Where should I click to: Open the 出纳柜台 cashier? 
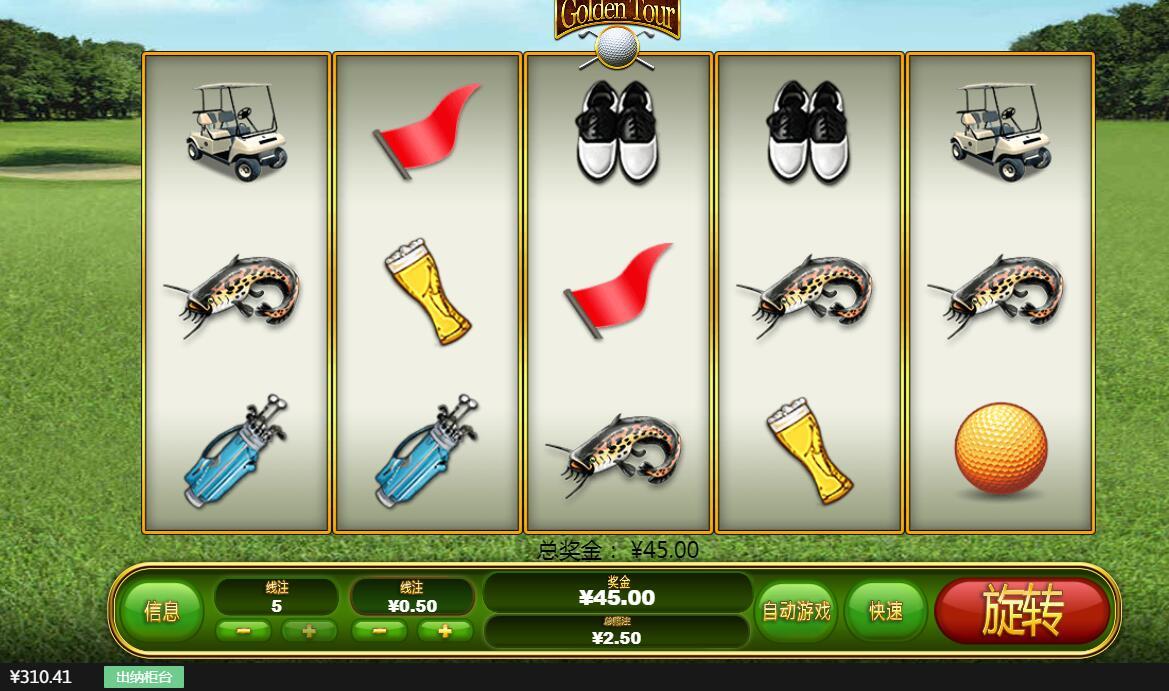coord(143,677)
